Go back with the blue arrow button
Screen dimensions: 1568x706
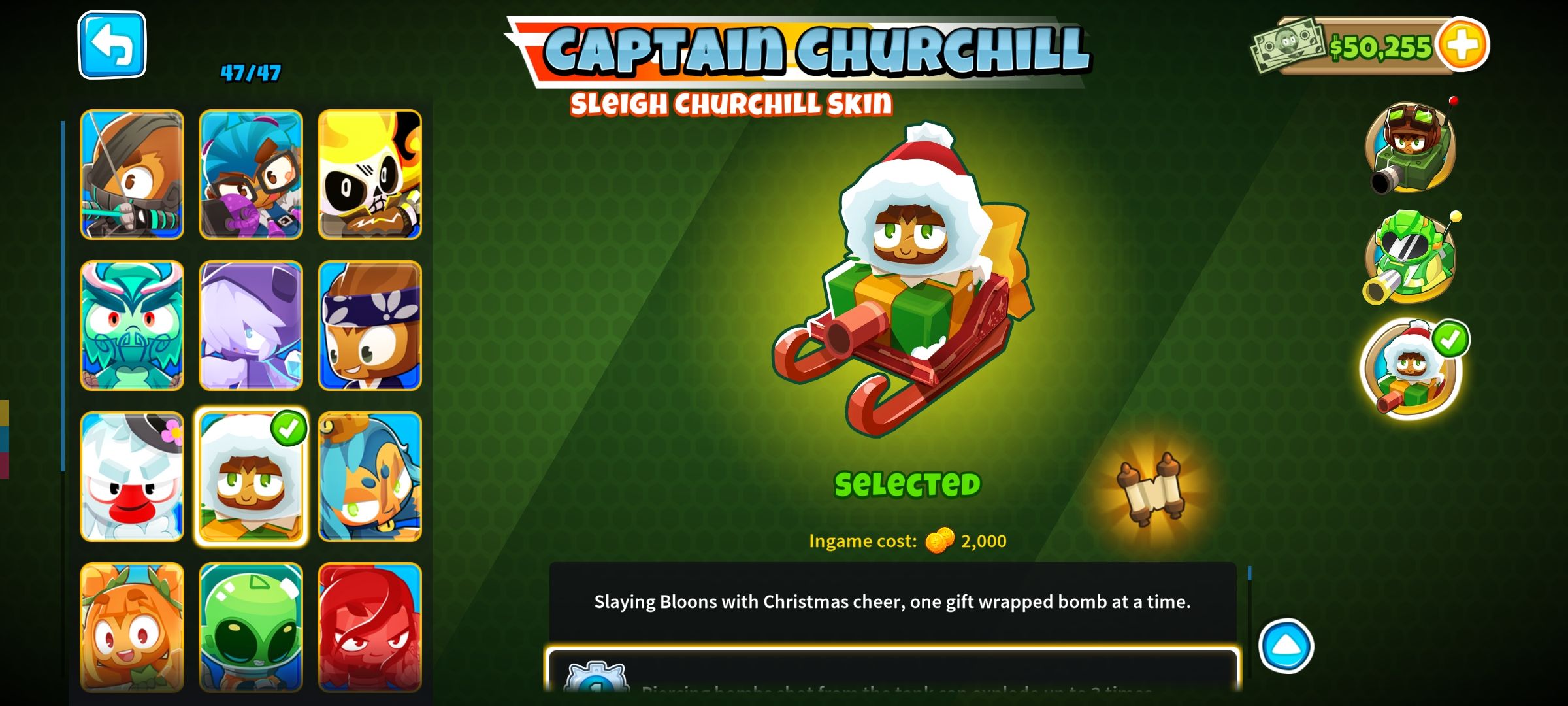click(112, 45)
